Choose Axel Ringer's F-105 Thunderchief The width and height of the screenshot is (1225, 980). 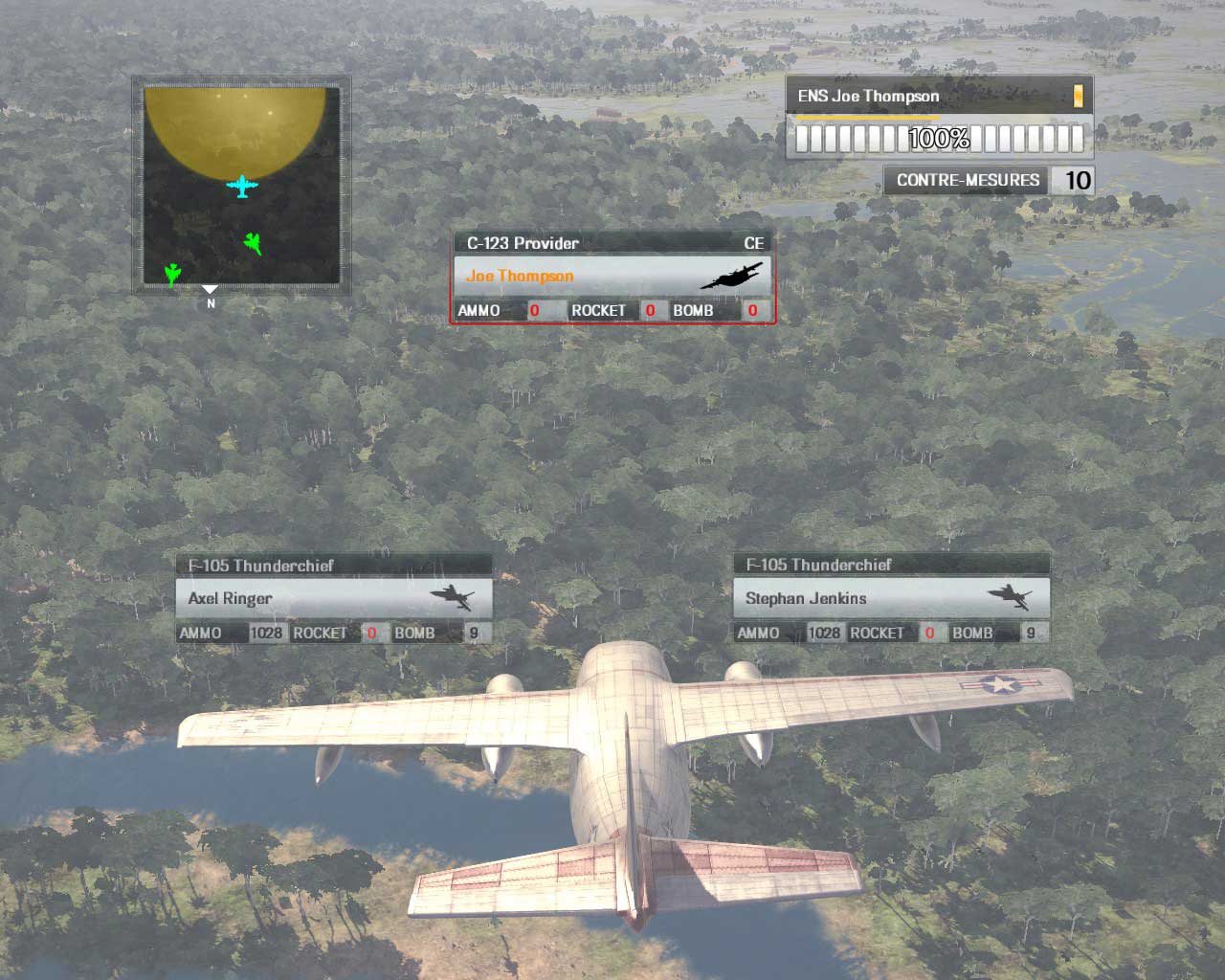pos(333,598)
